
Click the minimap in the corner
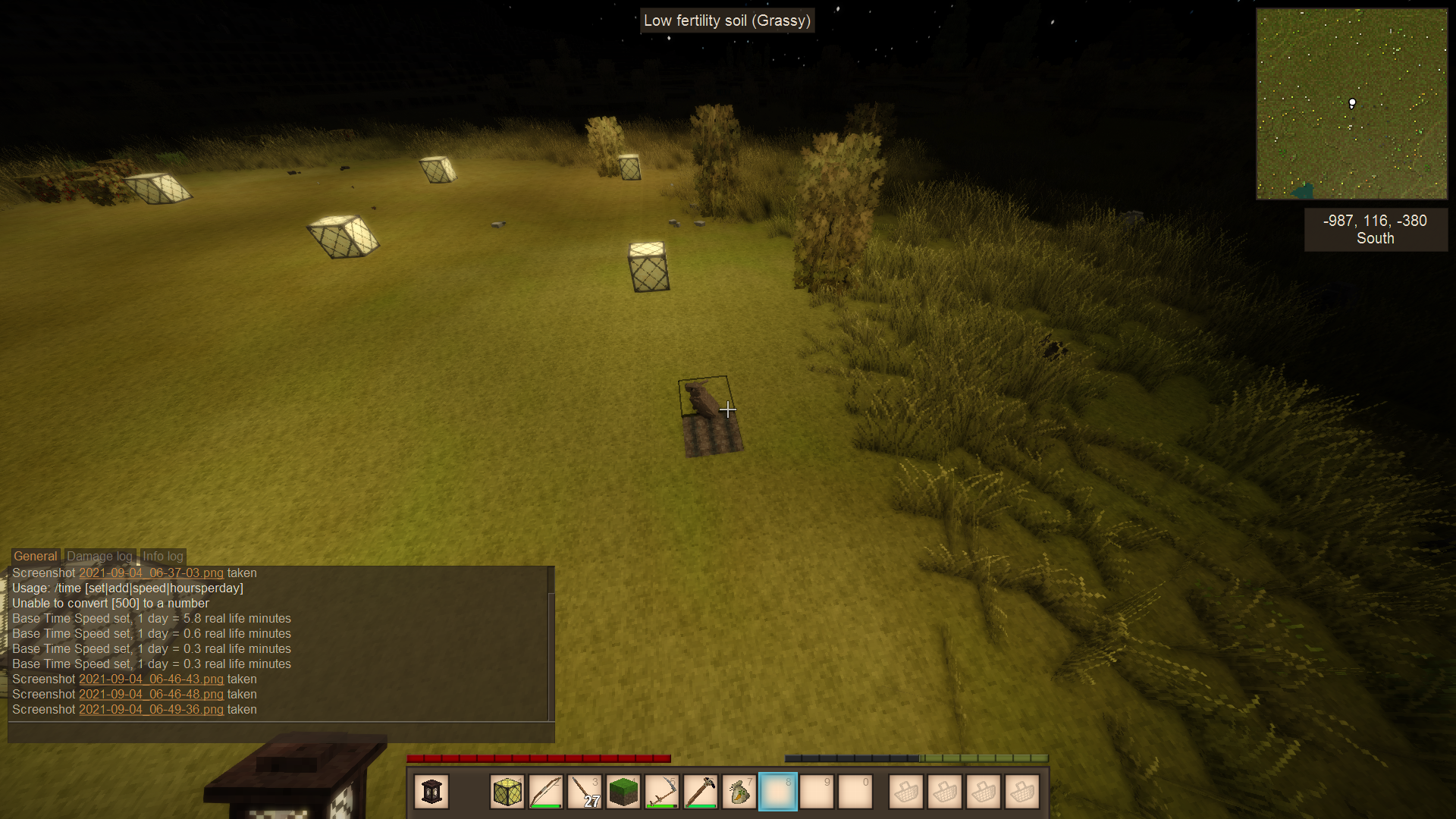point(1351,104)
